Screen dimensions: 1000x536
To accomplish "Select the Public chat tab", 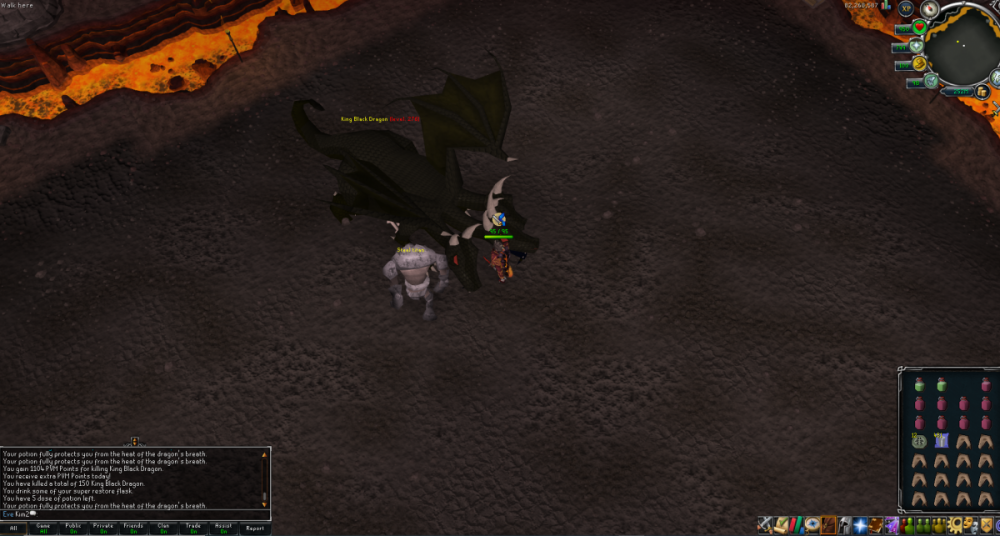I will coord(73,528).
